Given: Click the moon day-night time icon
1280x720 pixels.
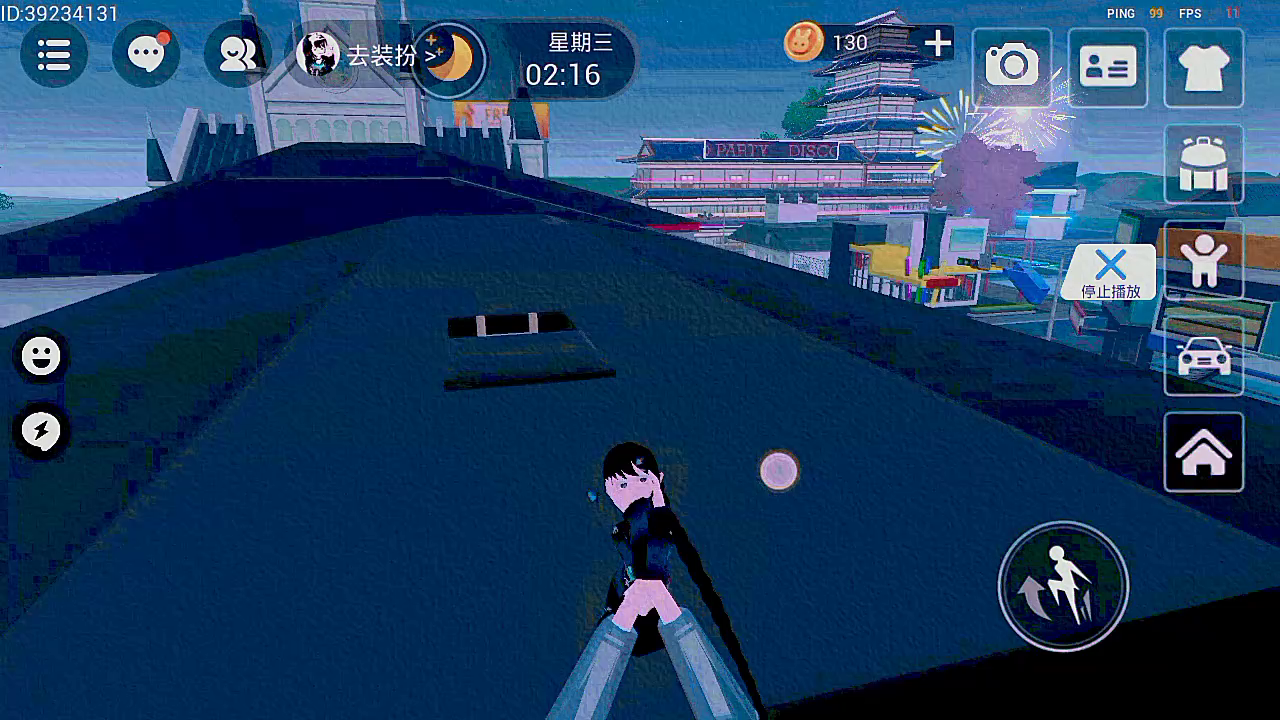Looking at the screenshot, I should coord(450,59).
